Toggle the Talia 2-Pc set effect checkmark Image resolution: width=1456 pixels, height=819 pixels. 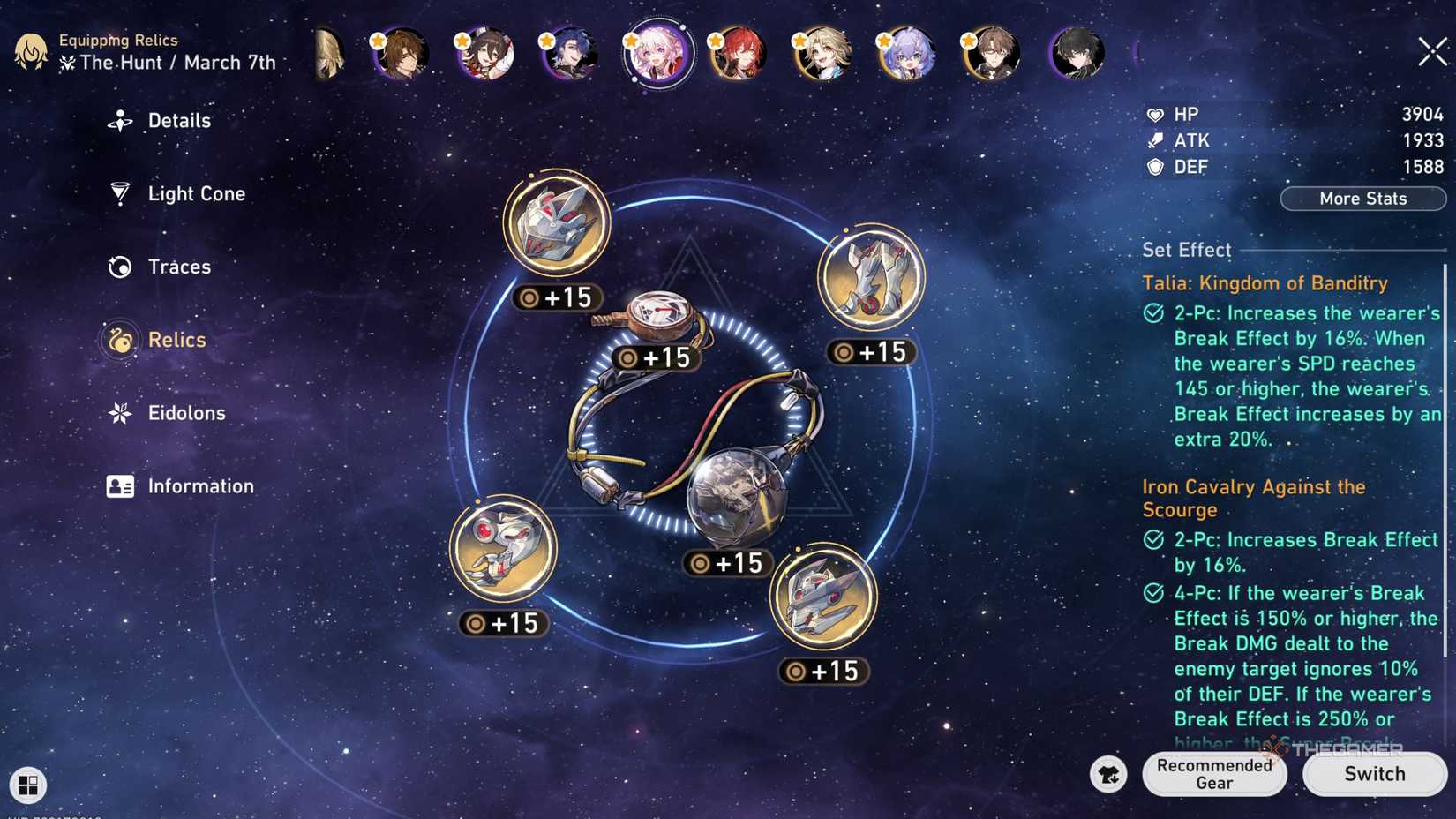pyautogui.click(x=1152, y=312)
